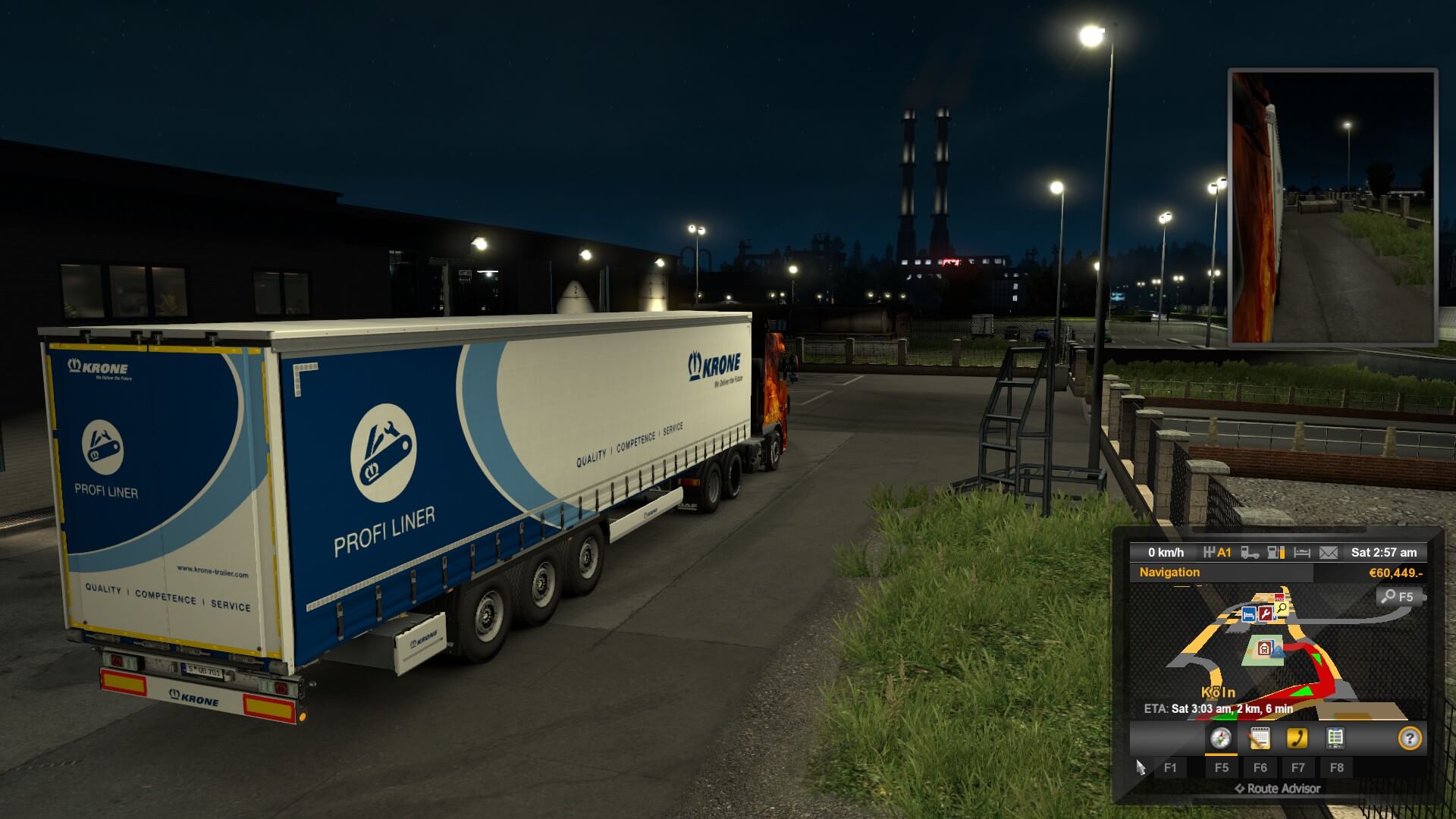Show the truck info tablet tab
This screenshot has height=819, width=1456.
coord(1335,738)
